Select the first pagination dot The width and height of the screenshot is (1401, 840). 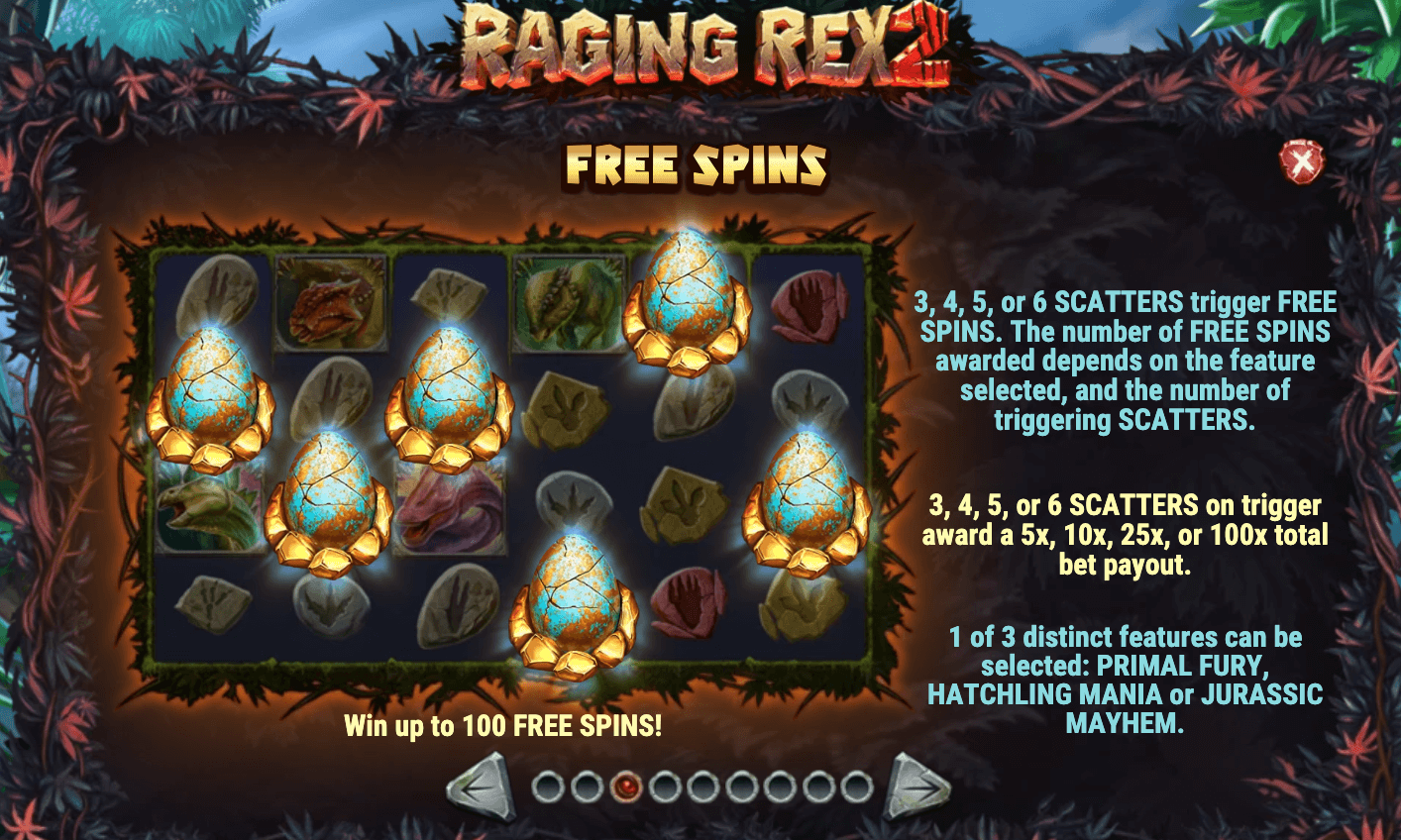point(548,786)
